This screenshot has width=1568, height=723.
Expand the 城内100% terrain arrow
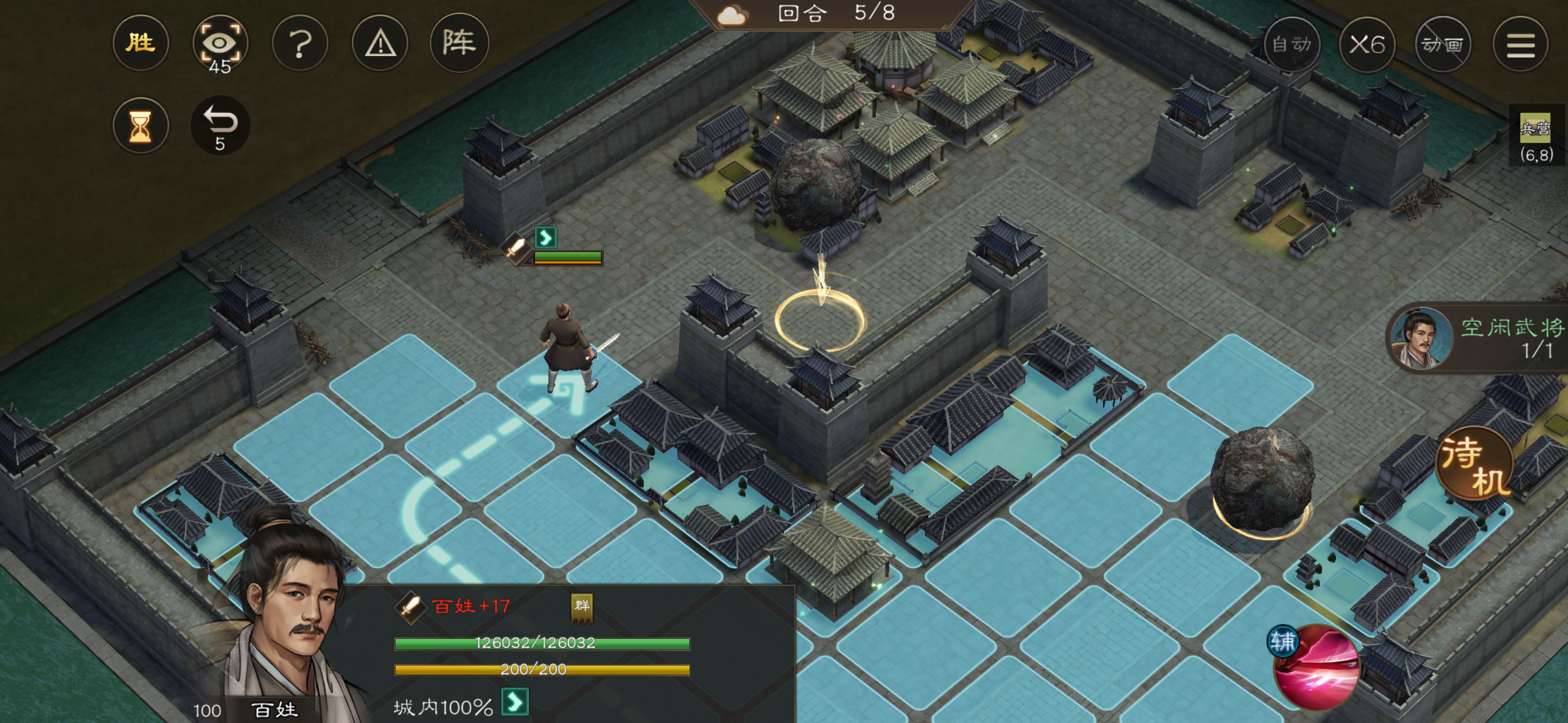point(515,702)
